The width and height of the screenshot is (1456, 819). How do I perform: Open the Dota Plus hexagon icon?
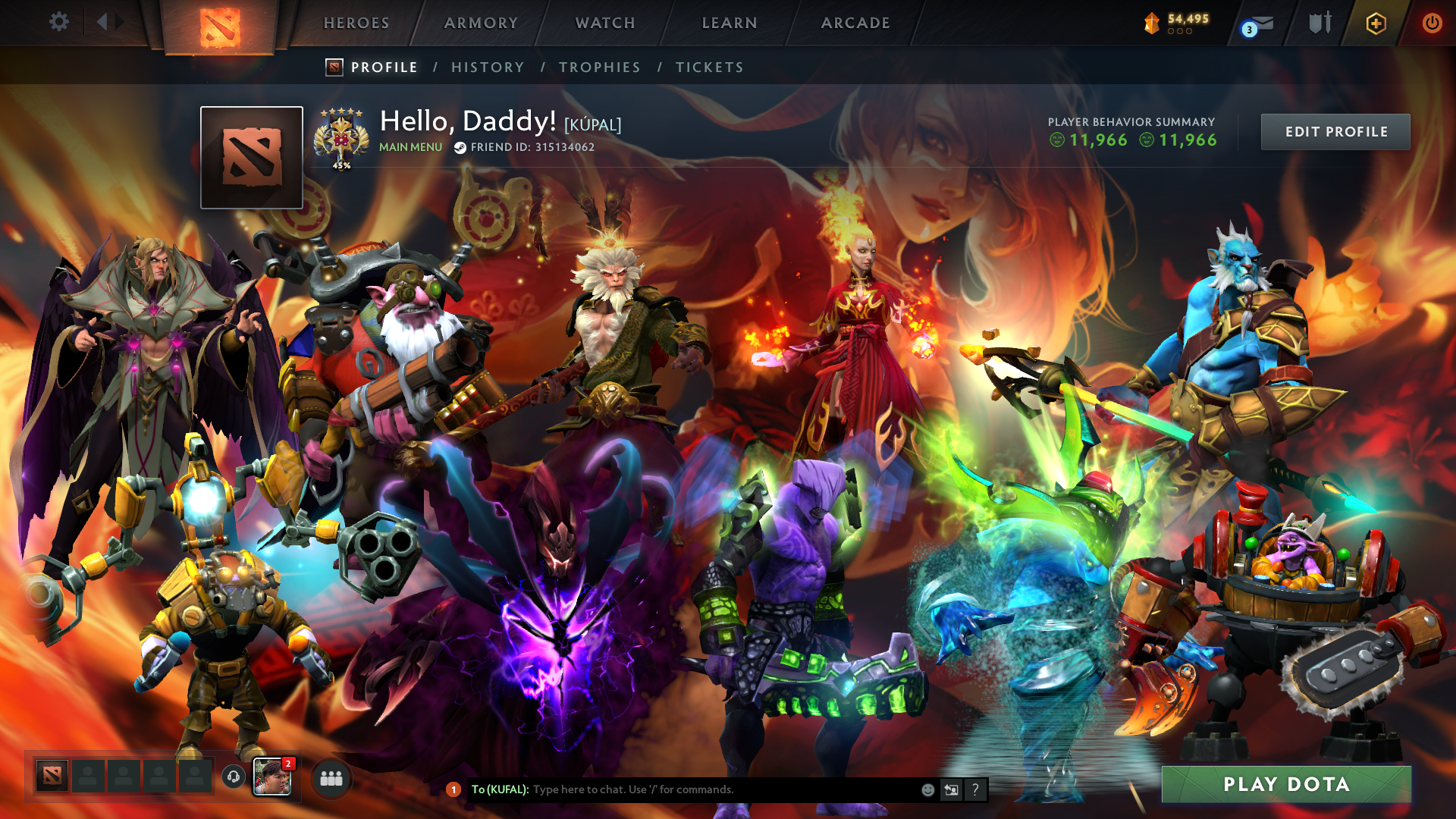point(1376,23)
